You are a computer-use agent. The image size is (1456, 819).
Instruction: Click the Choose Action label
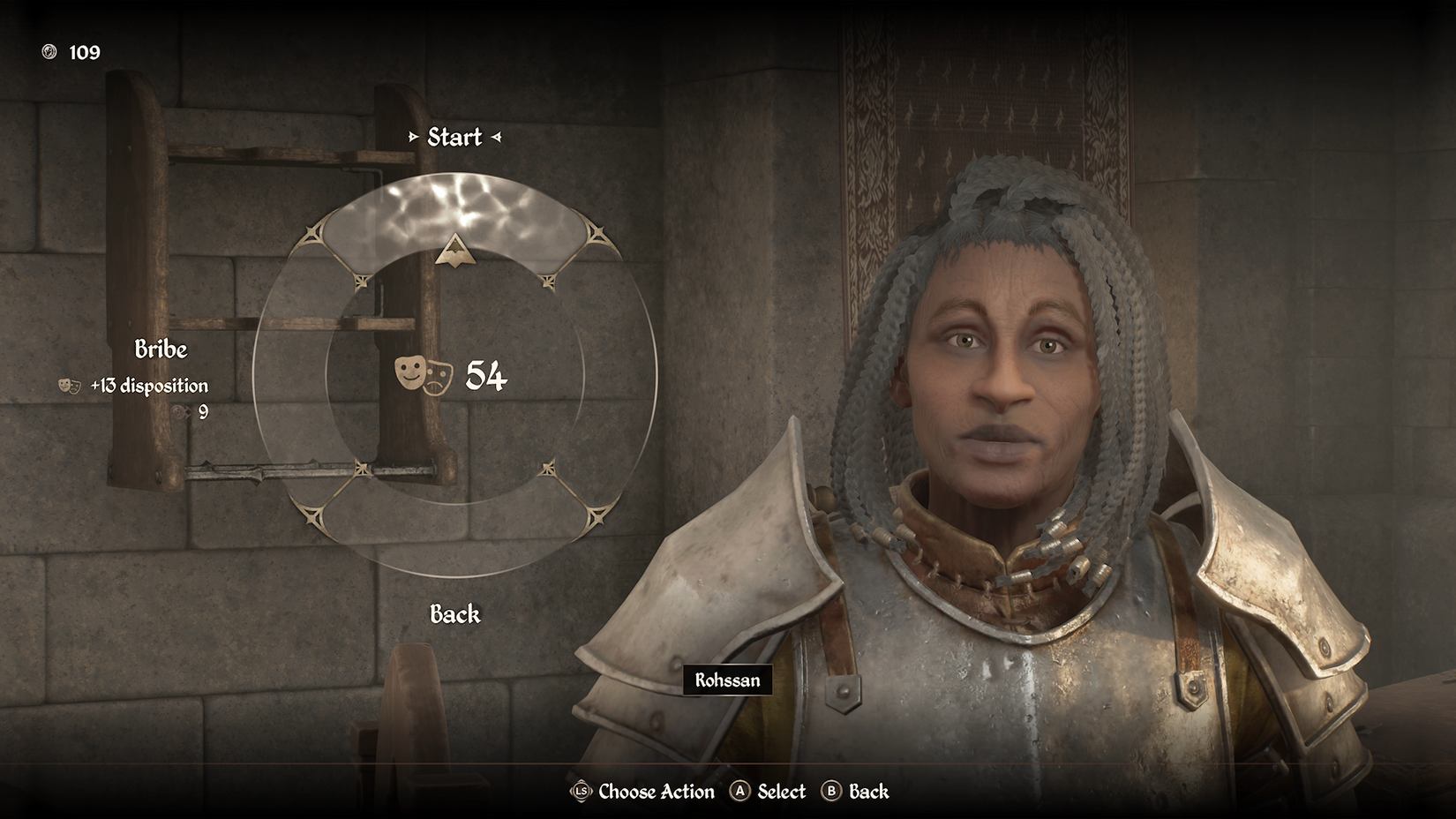pos(654,792)
